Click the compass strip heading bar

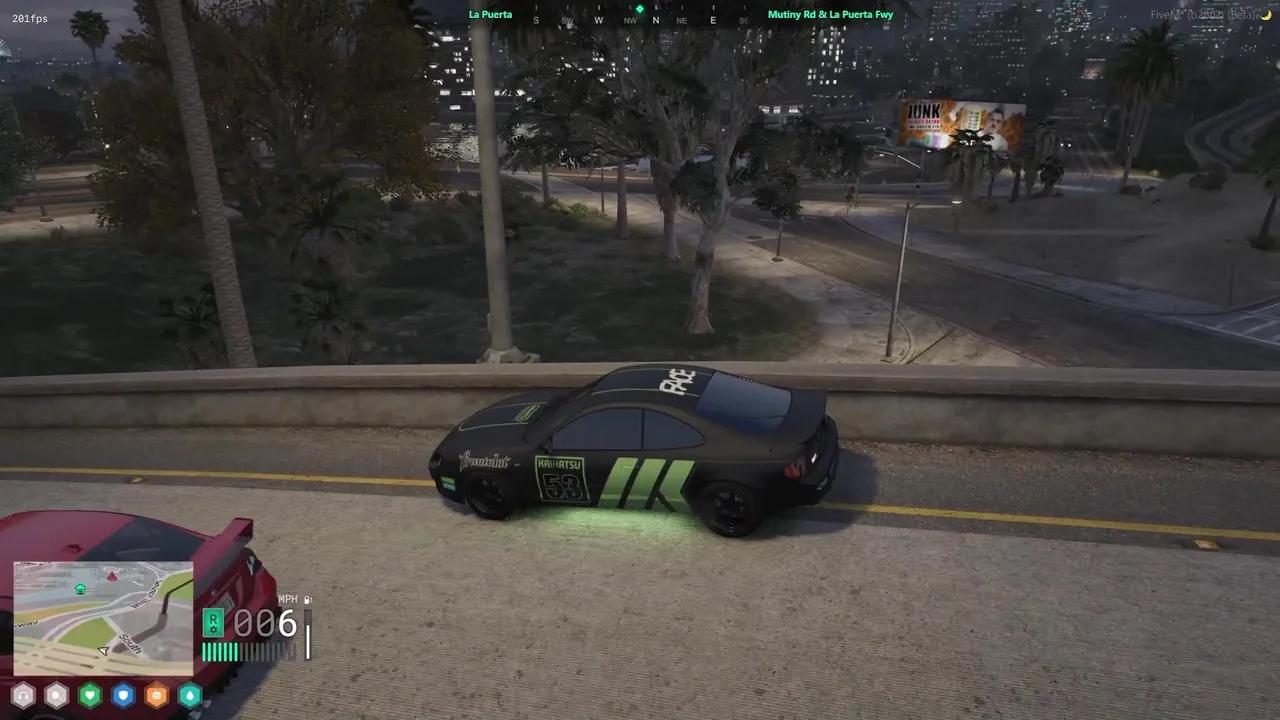tap(640, 19)
